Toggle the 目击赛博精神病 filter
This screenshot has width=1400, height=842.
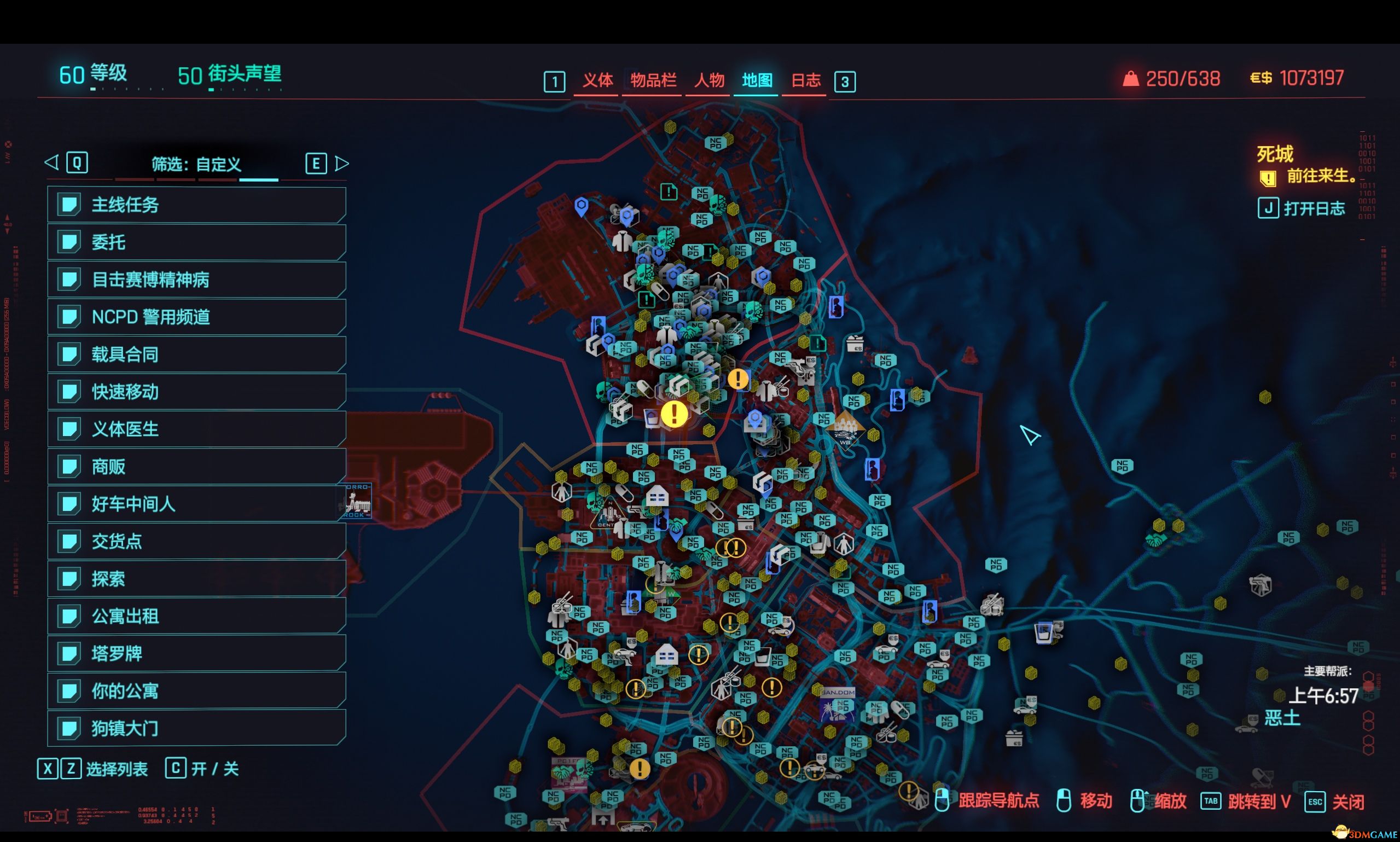[x=196, y=280]
